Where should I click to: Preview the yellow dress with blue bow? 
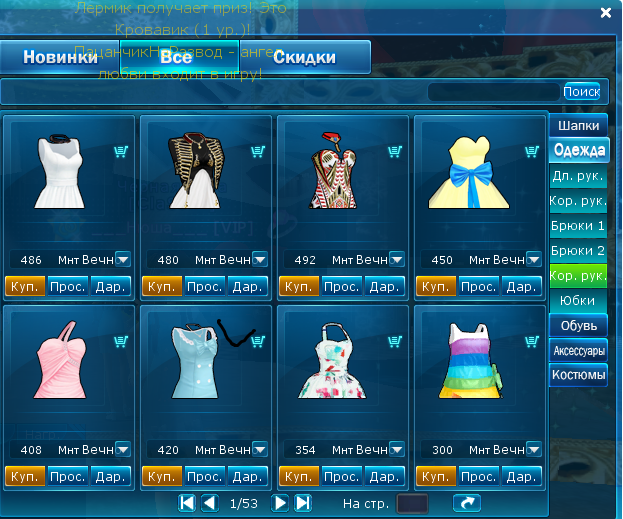click(x=478, y=287)
